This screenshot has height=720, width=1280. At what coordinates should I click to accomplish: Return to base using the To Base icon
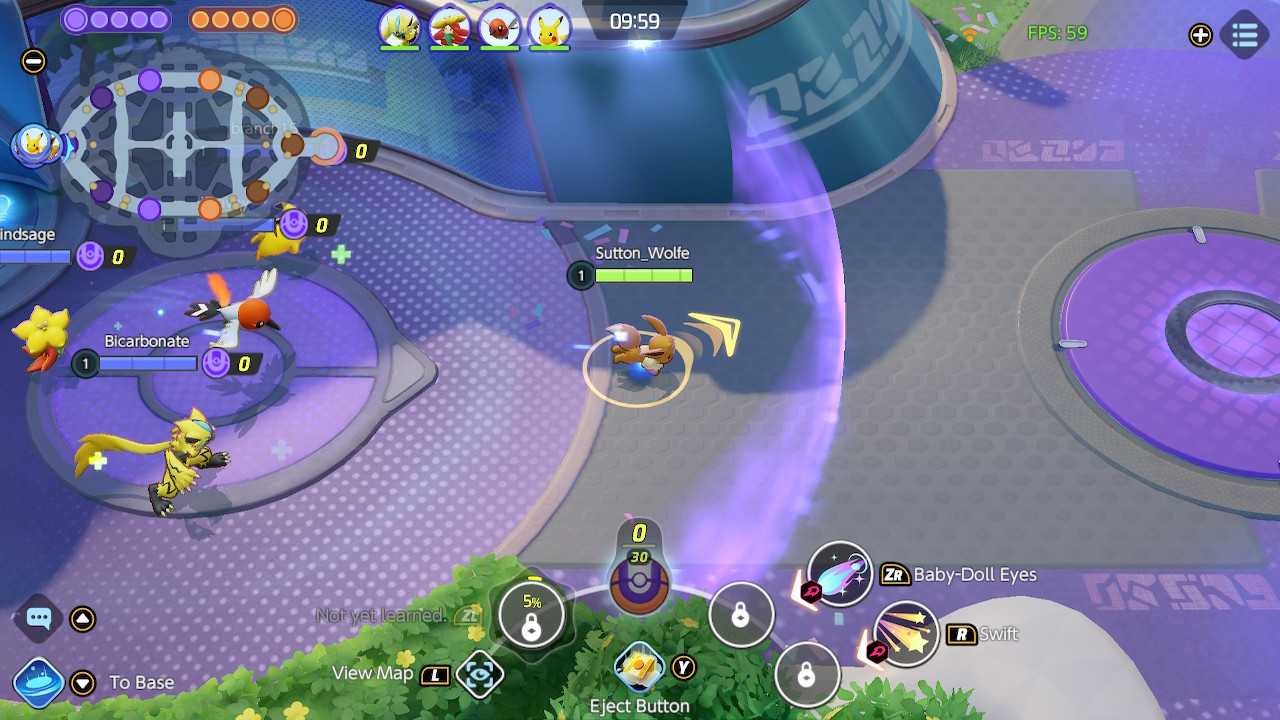tap(39, 682)
